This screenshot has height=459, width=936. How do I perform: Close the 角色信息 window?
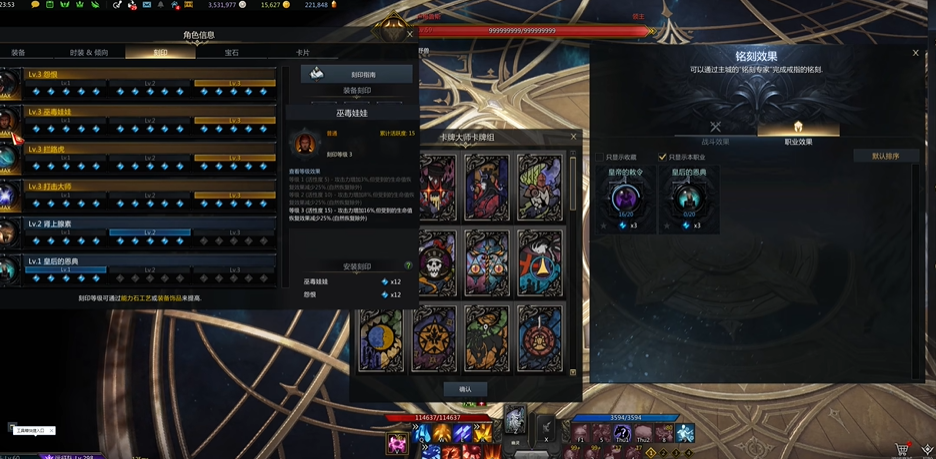[x=409, y=35]
